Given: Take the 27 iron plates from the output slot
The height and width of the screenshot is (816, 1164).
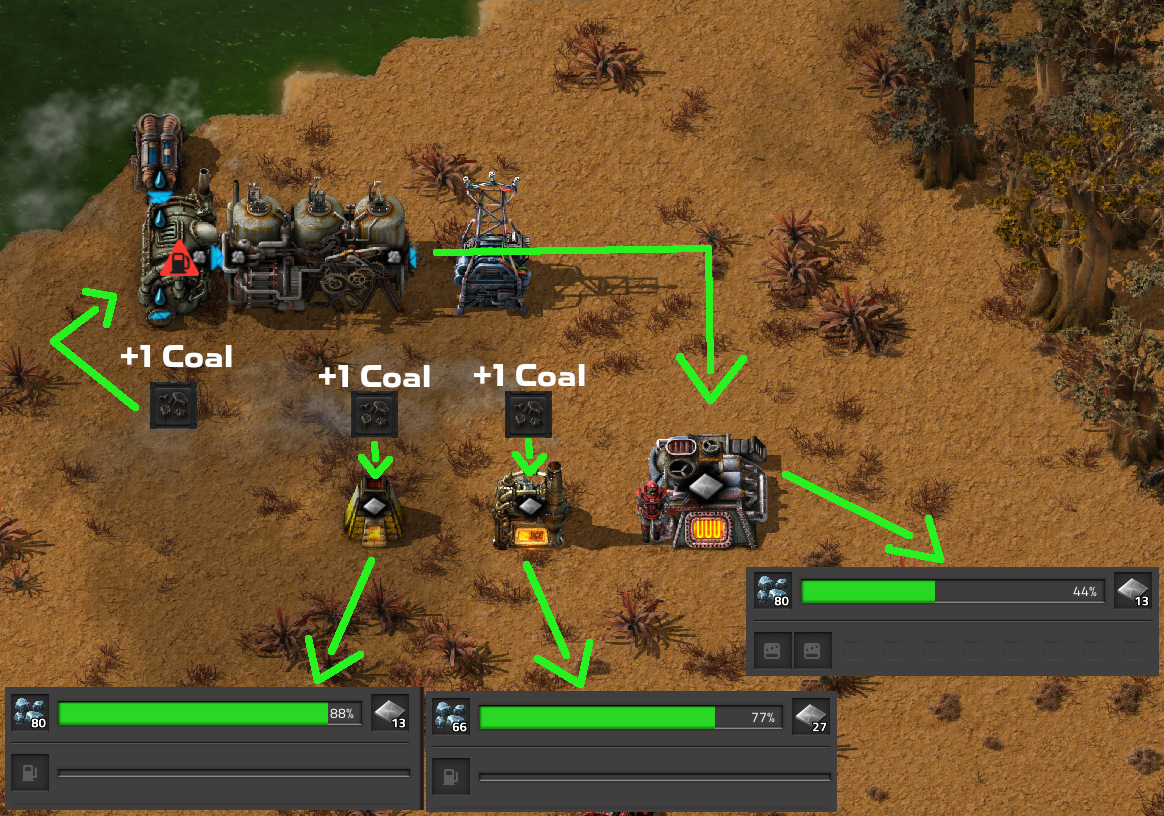Looking at the screenshot, I should (x=811, y=718).
